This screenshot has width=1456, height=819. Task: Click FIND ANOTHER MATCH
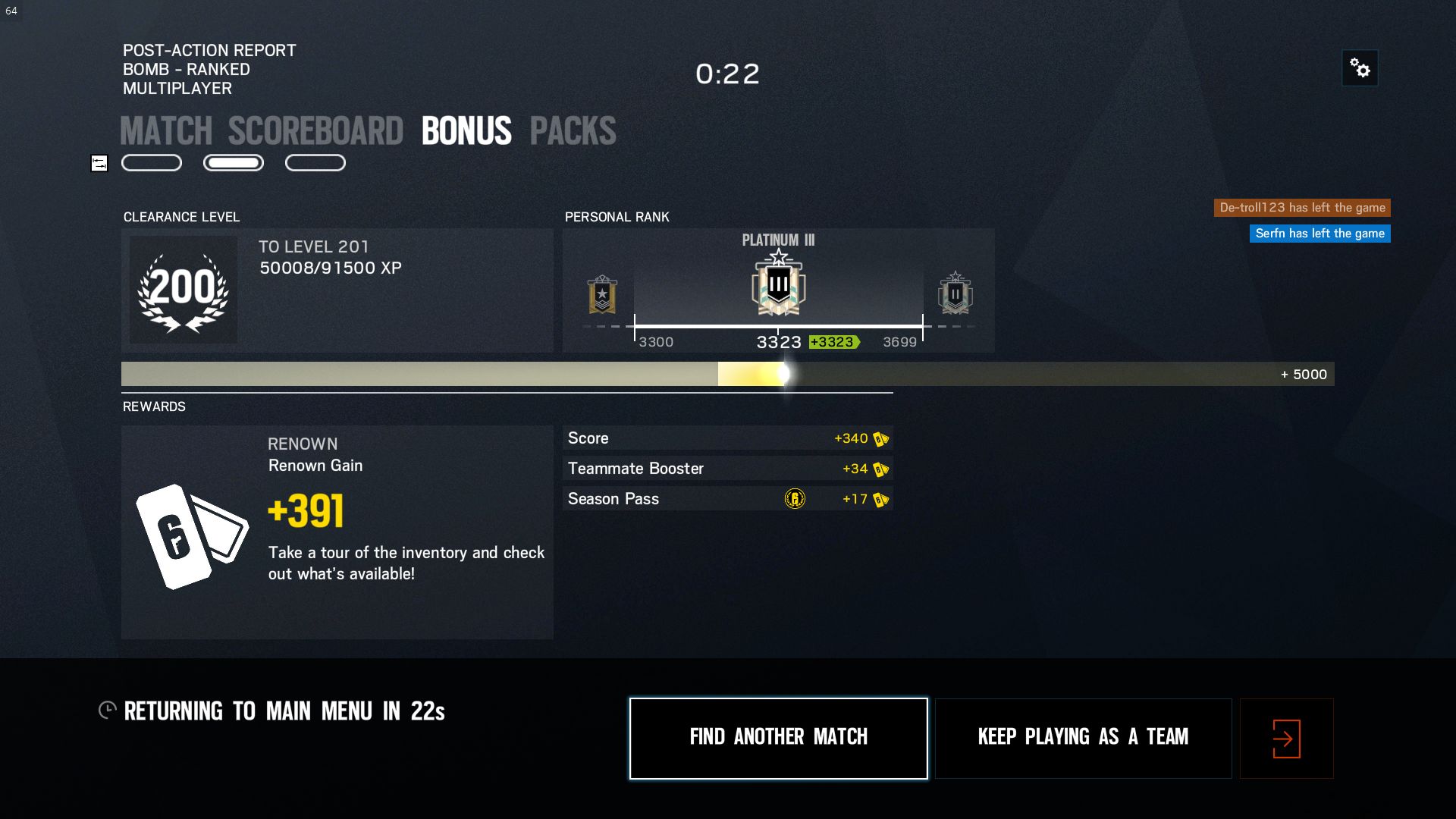click(x=778, y=737)
